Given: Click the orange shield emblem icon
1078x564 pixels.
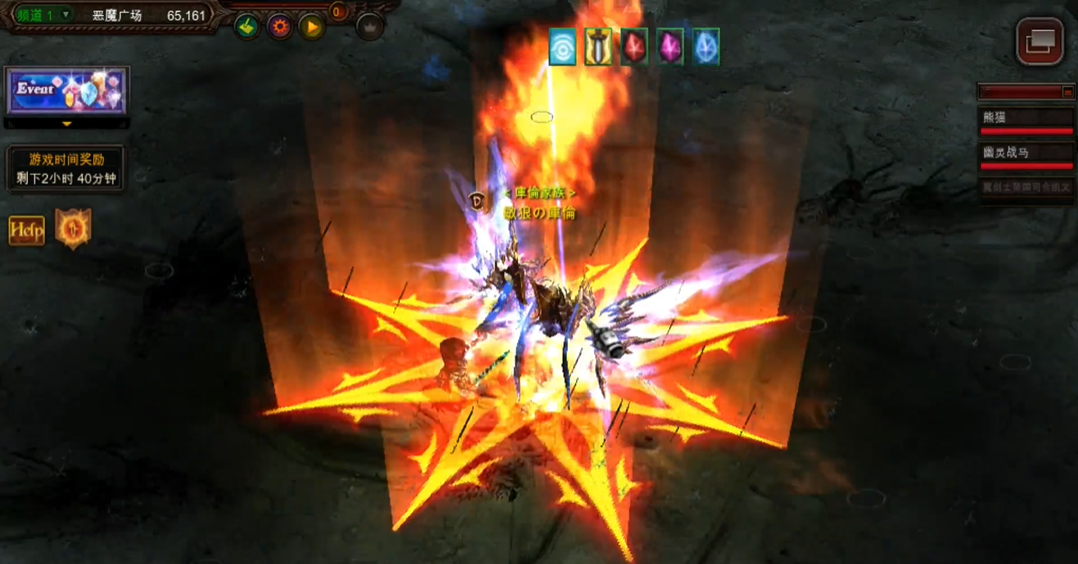Looking at the screenshot, I should (73, 229).
